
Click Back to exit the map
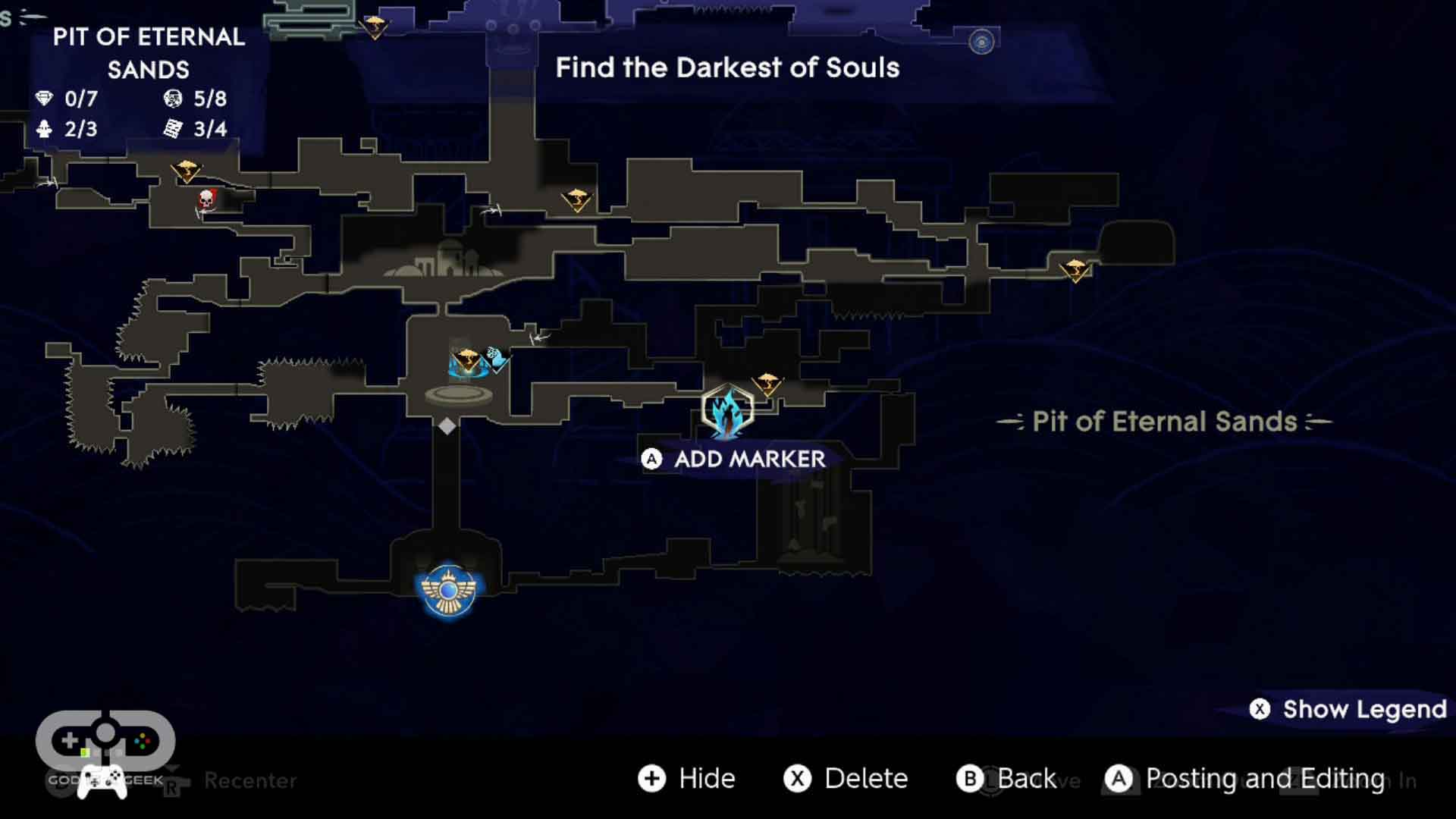[1016, 778]
